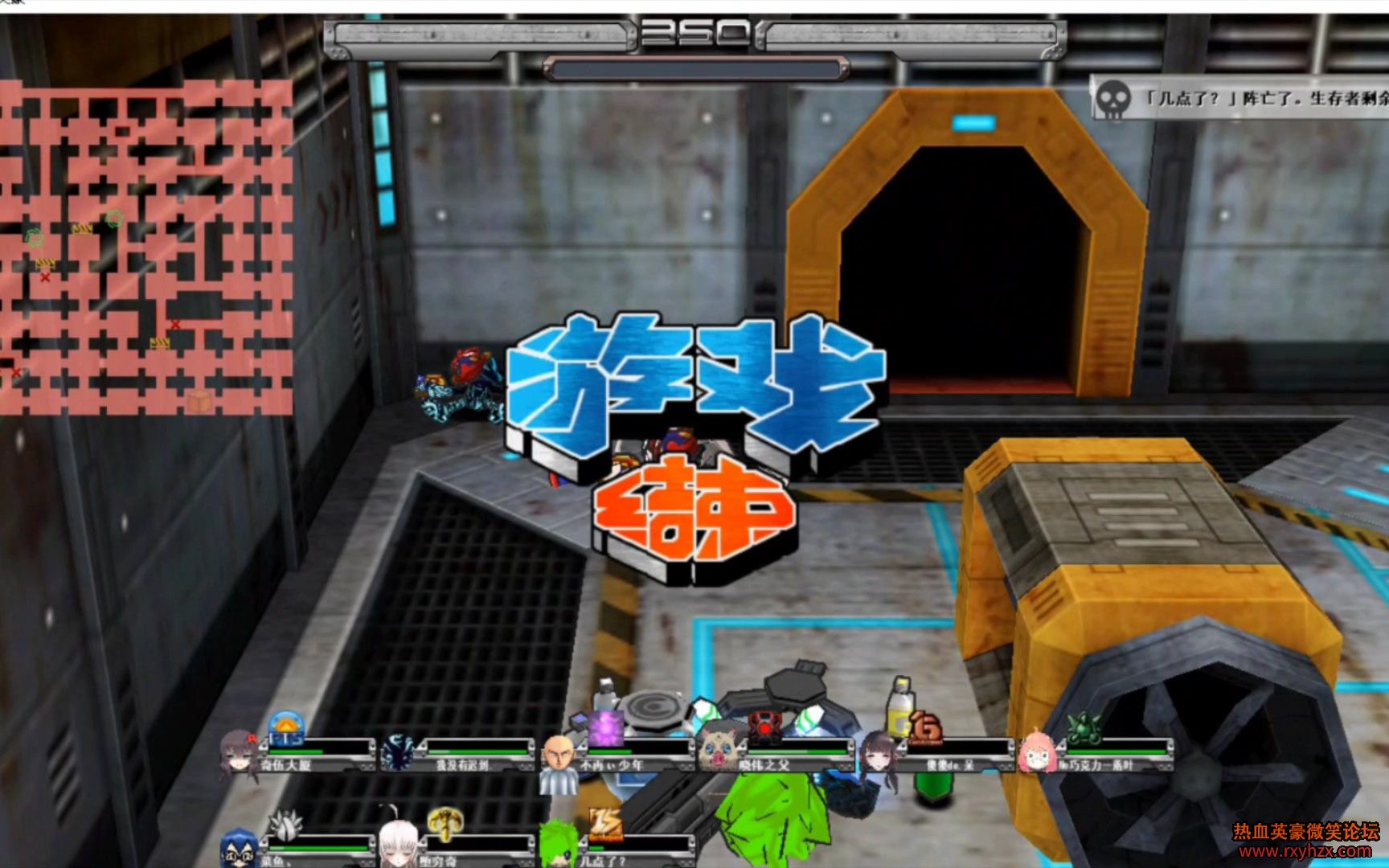
Task: Select the golden mushroom-shaped item icon
Action: pos(445,823)
